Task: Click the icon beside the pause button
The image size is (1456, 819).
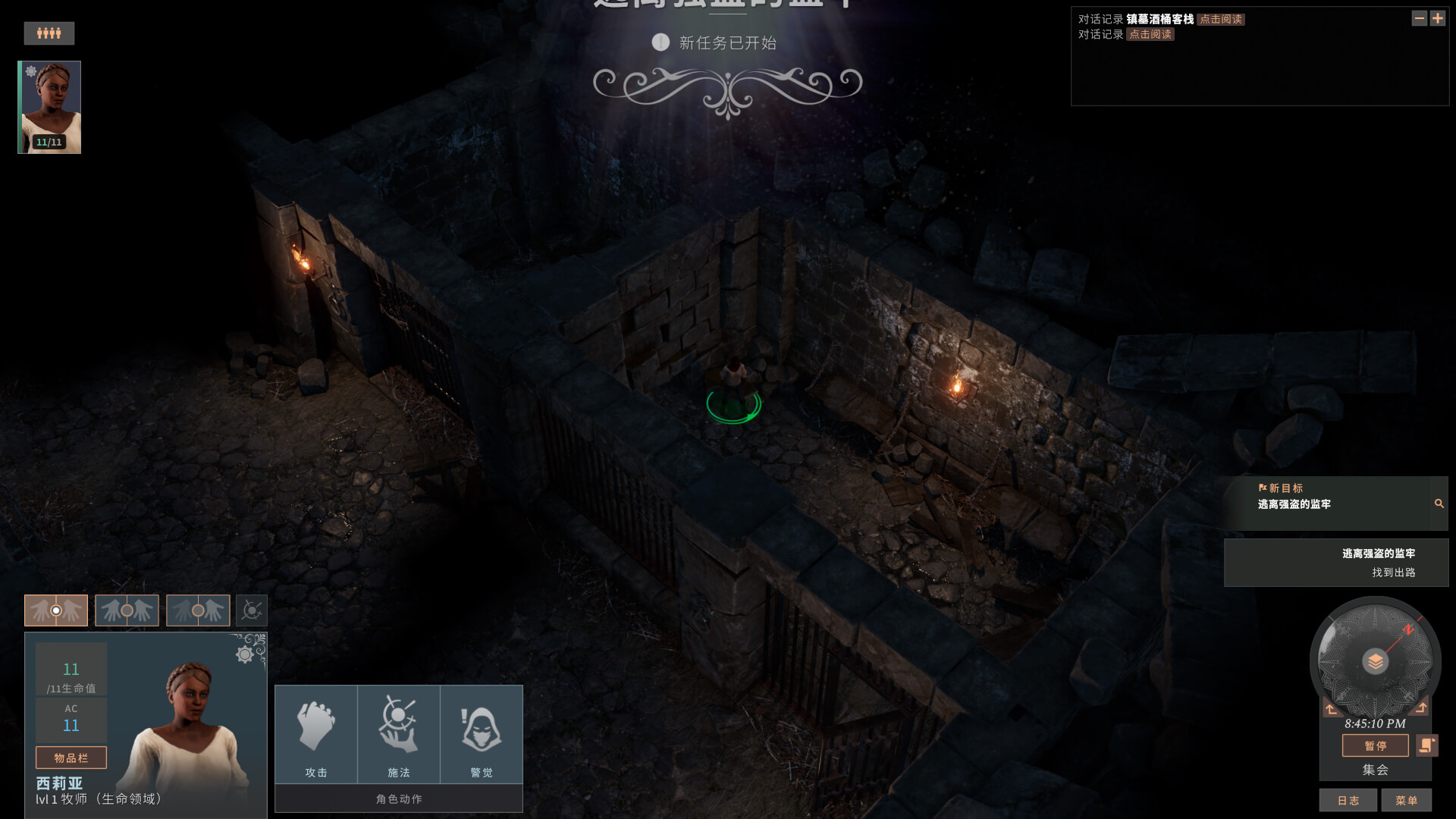Action: [1426, 745]
